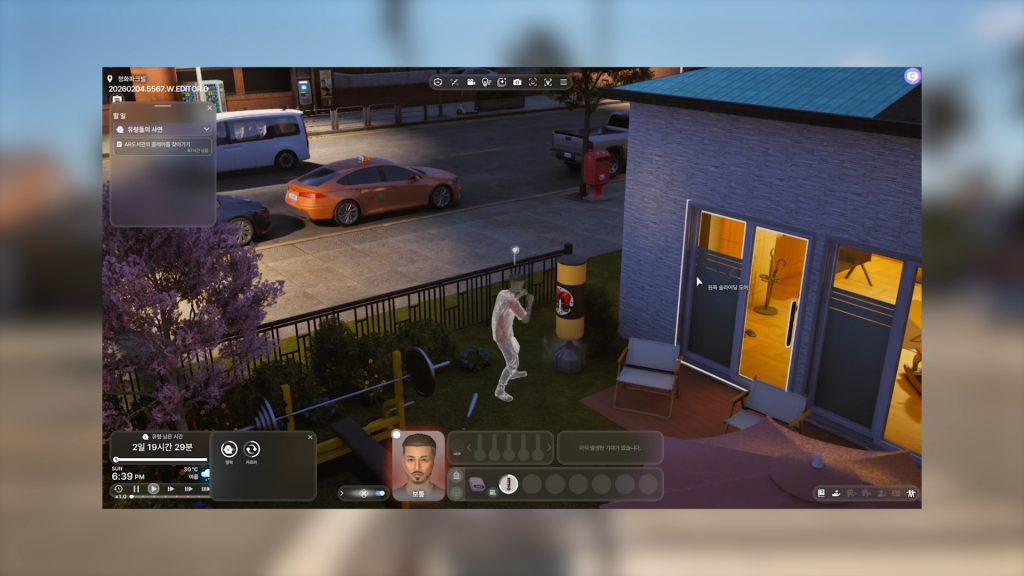Open the camera screenshot tool
The image size is (1024, 576).
517,82
